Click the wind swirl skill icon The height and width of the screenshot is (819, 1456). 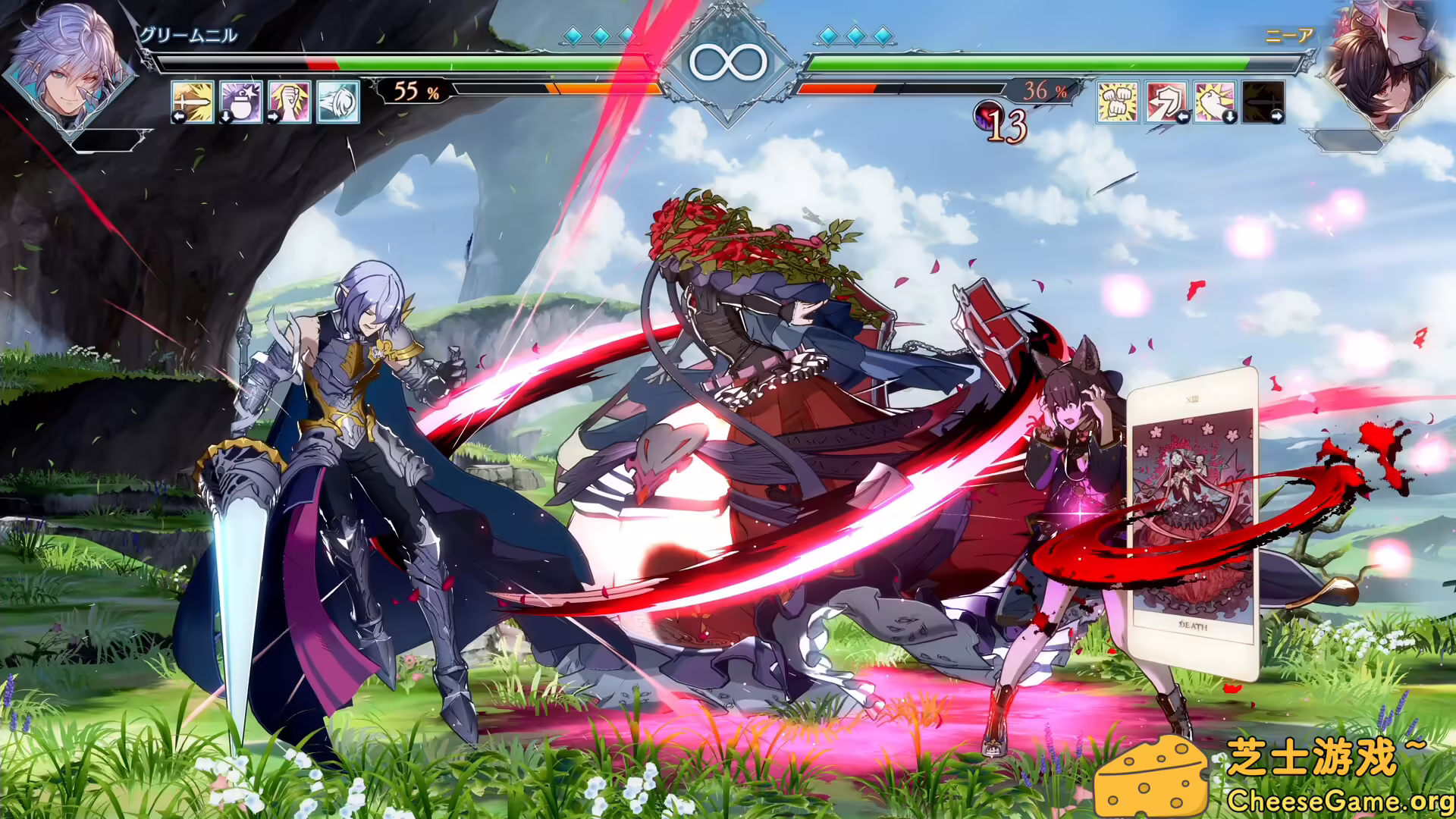point(336,103)
